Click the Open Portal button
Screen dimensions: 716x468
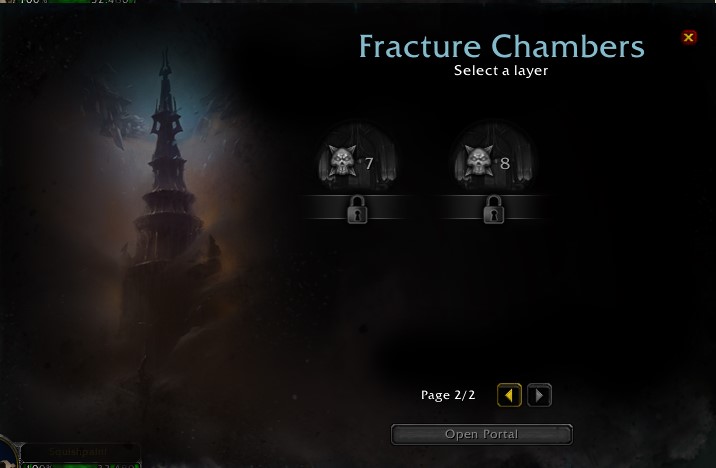tap(481, 434)
